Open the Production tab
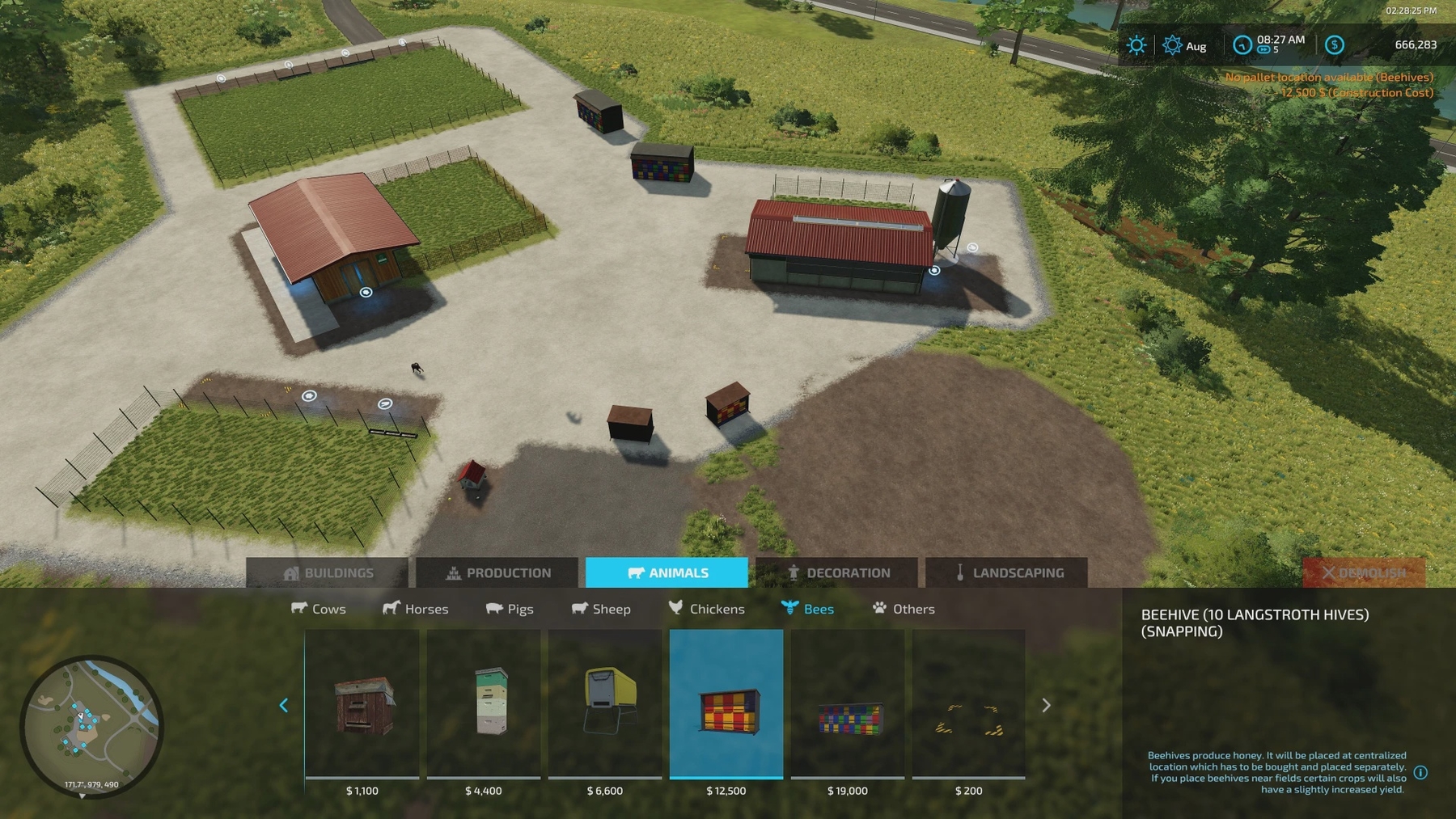The width and height of the screenshot is (1456, 819). pos(497,572)
